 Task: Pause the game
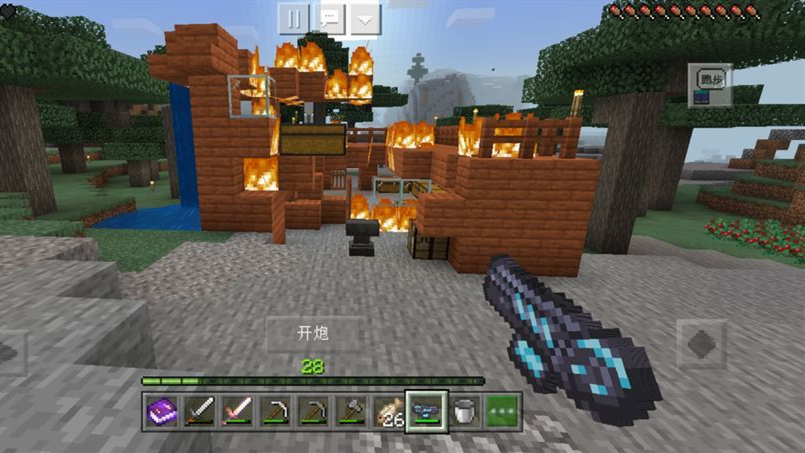(x=294, y=17)
